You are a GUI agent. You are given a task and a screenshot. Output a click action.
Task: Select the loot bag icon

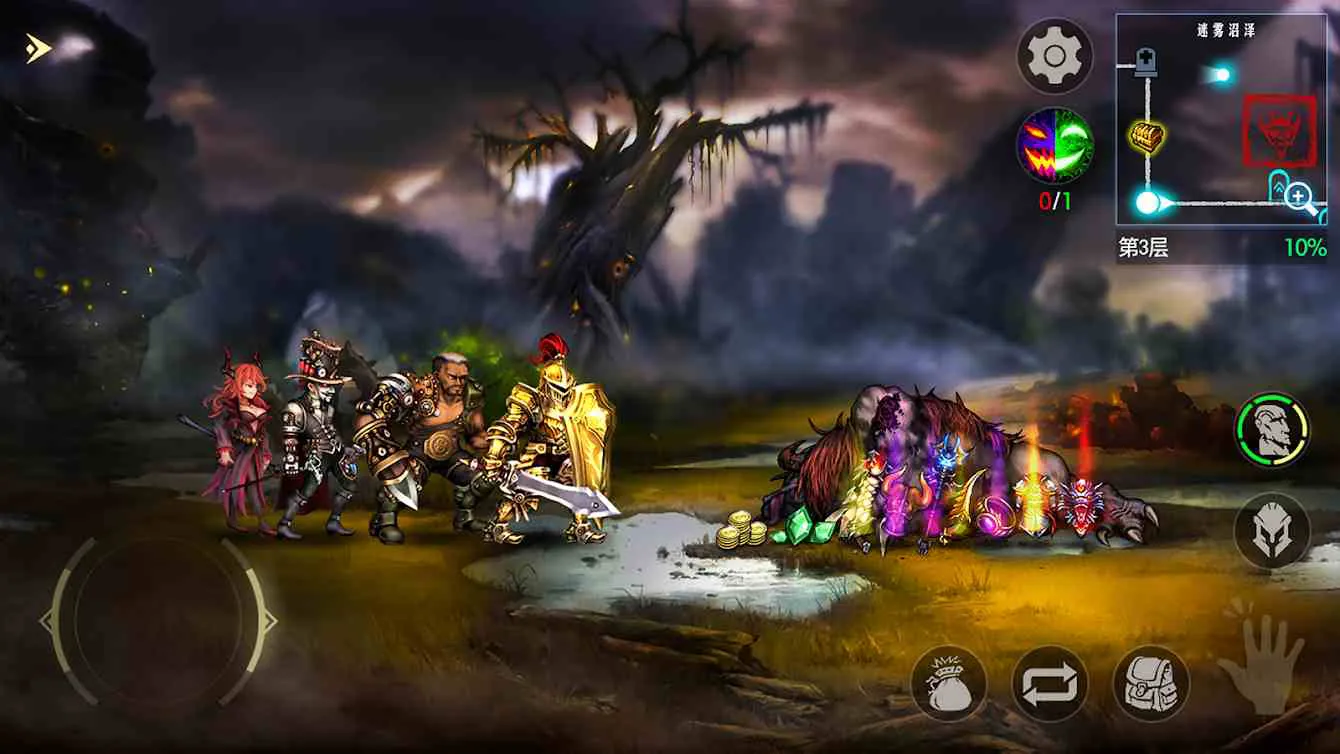click(953, 685)
